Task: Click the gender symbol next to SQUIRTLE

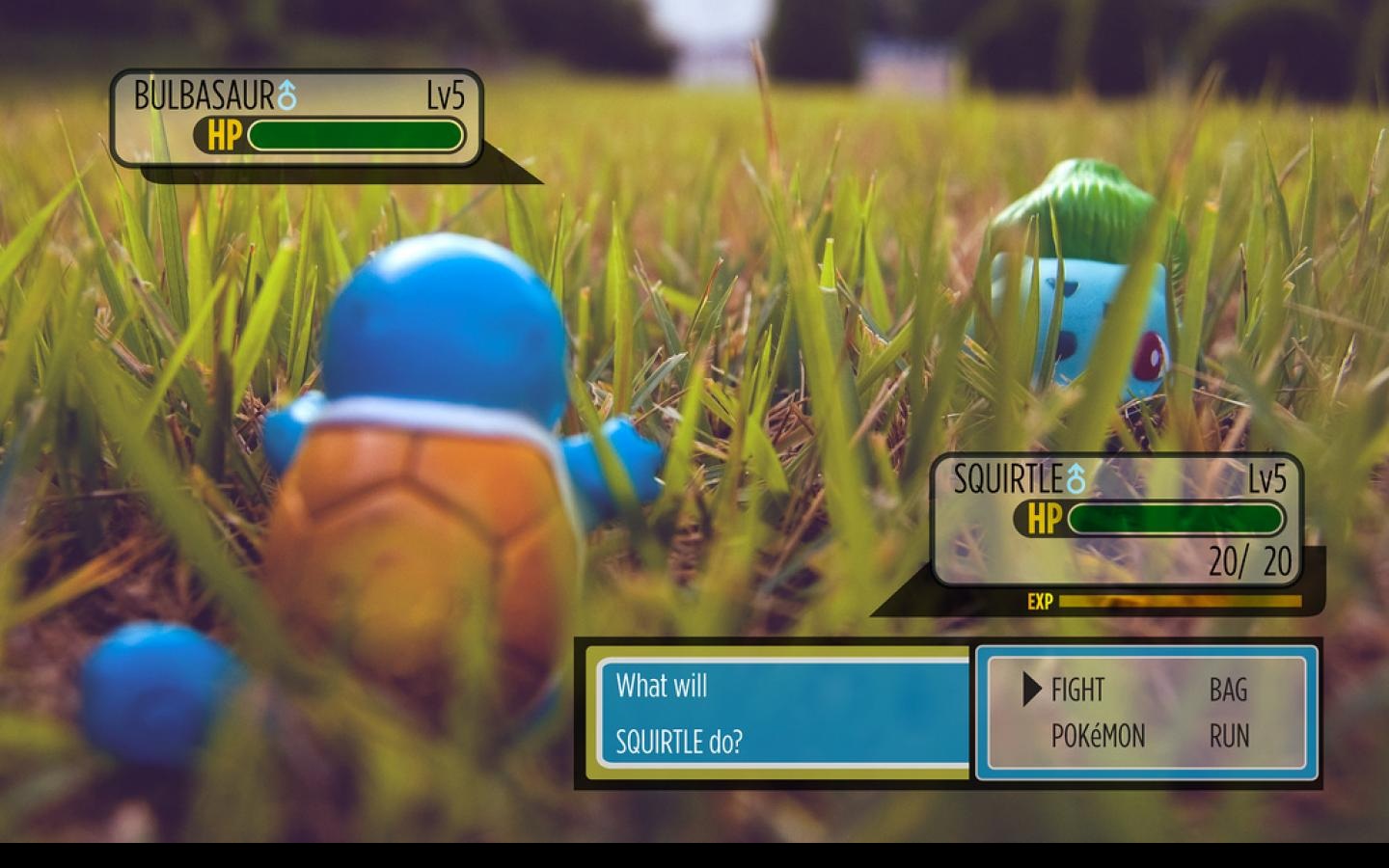Action: click(1075, 475)
